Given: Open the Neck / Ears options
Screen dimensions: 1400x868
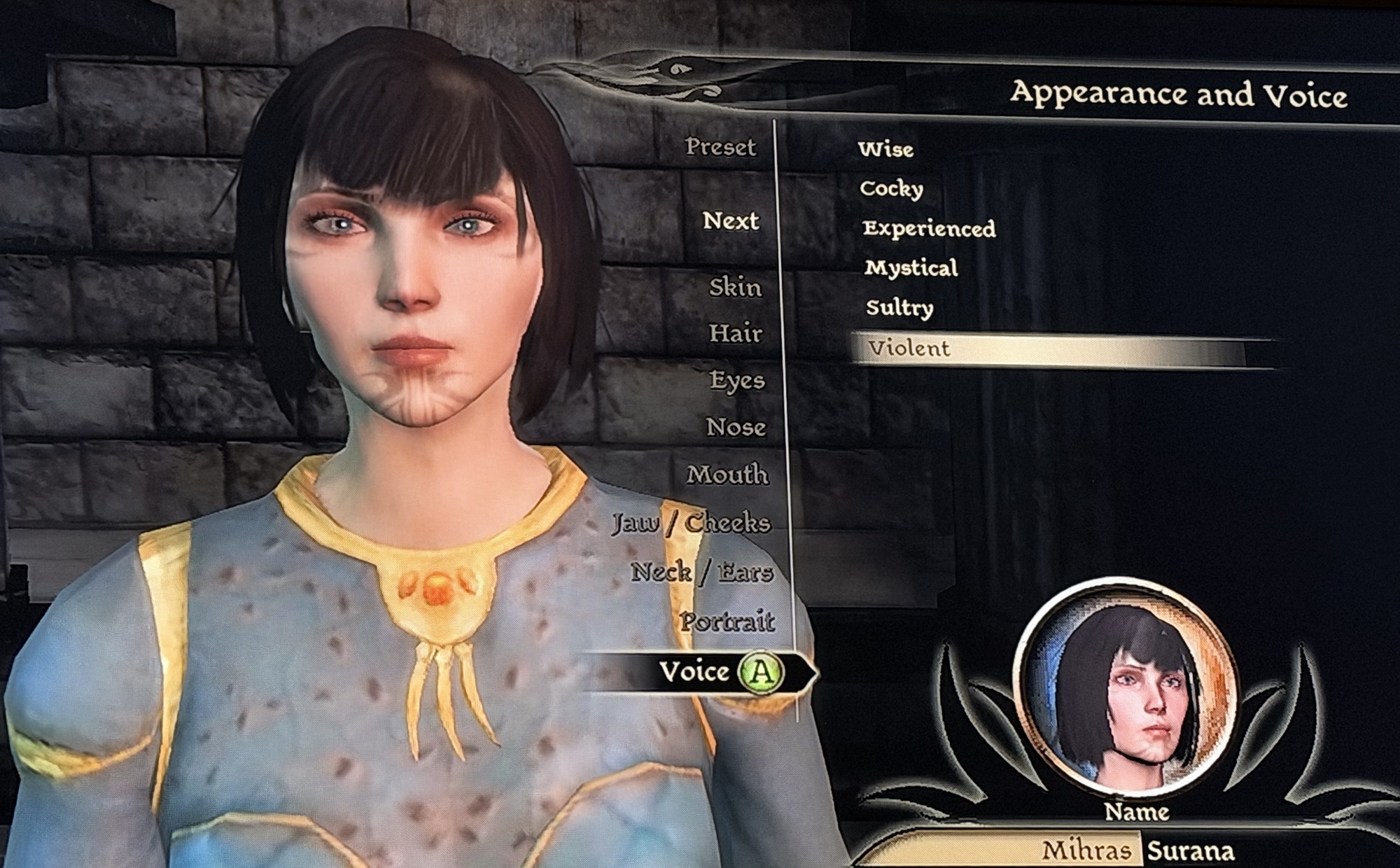Looking at the screenshot, I should [x=702, y=573].
